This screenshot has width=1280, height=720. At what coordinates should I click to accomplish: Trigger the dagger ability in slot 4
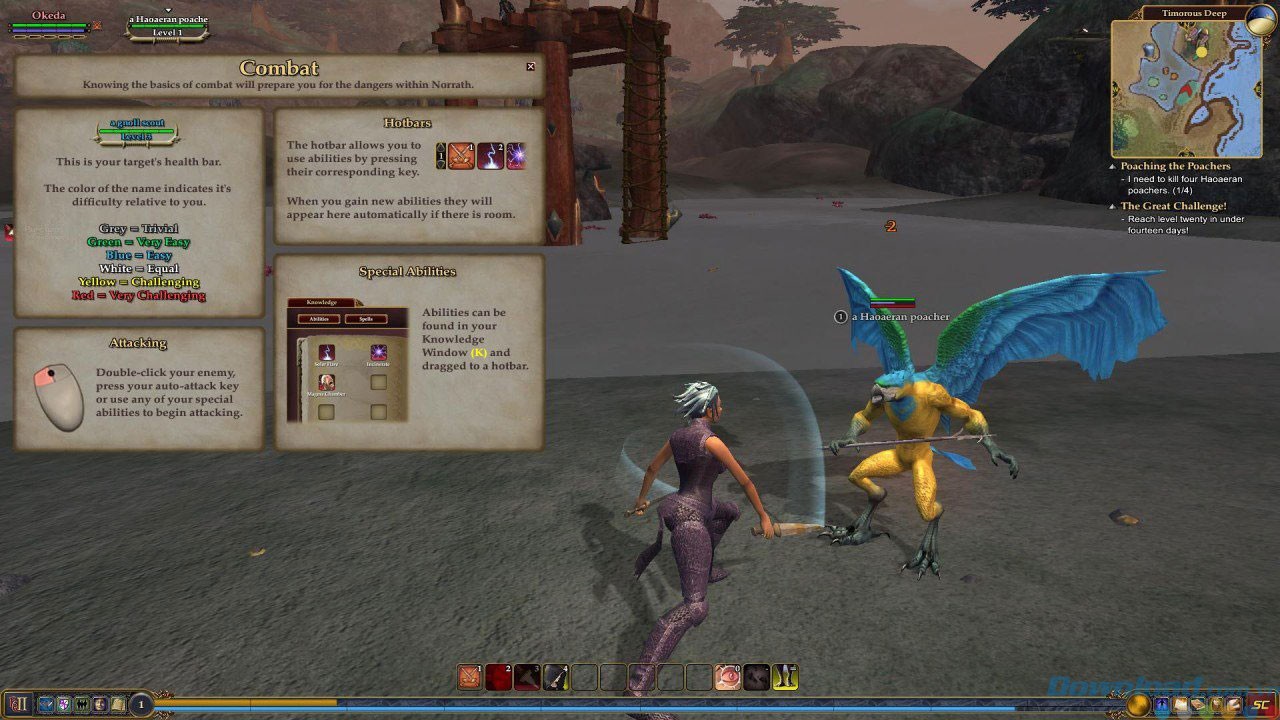click(556, 677)
